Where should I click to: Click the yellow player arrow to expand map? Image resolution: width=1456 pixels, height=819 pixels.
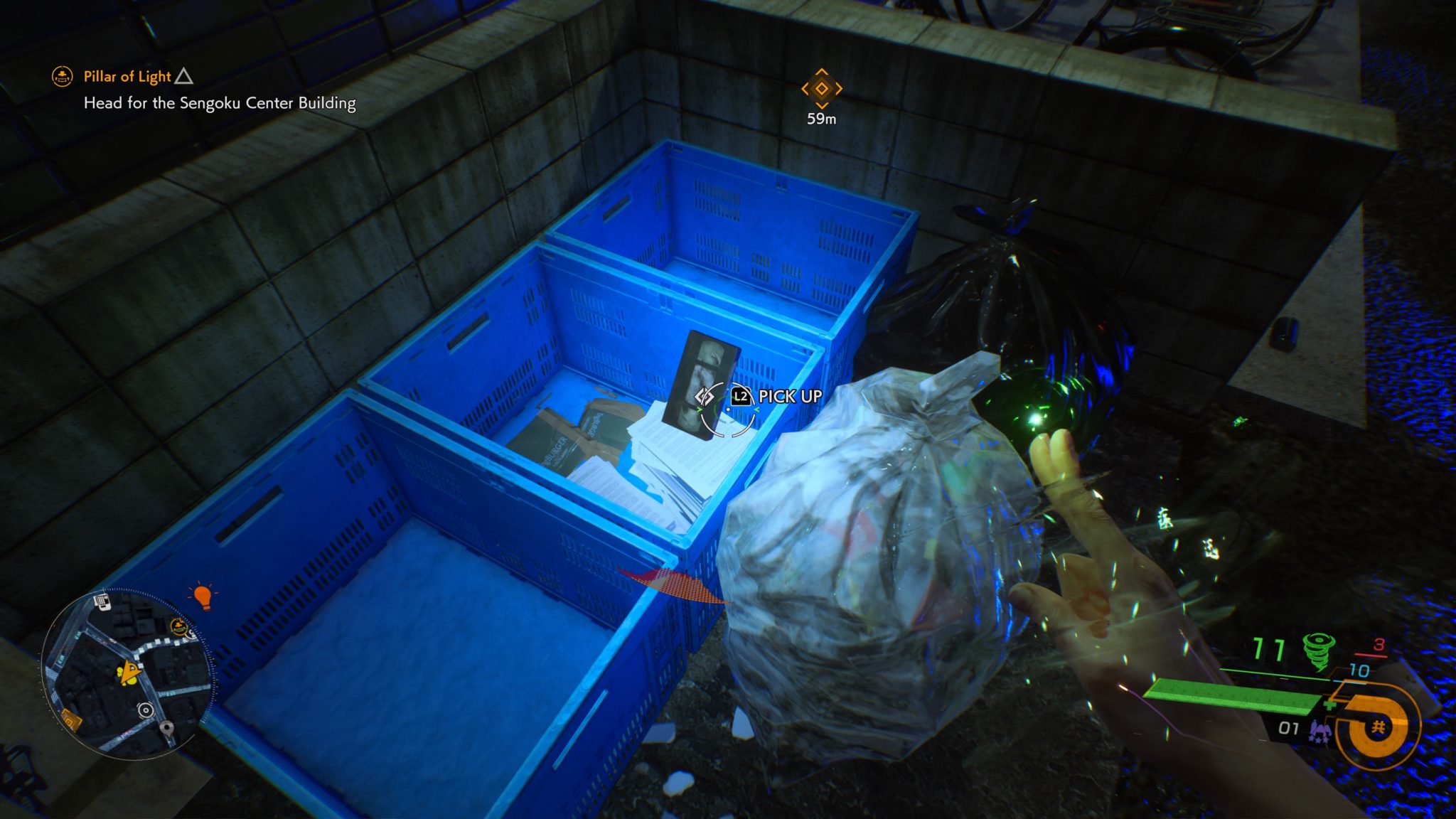point(129,672)
